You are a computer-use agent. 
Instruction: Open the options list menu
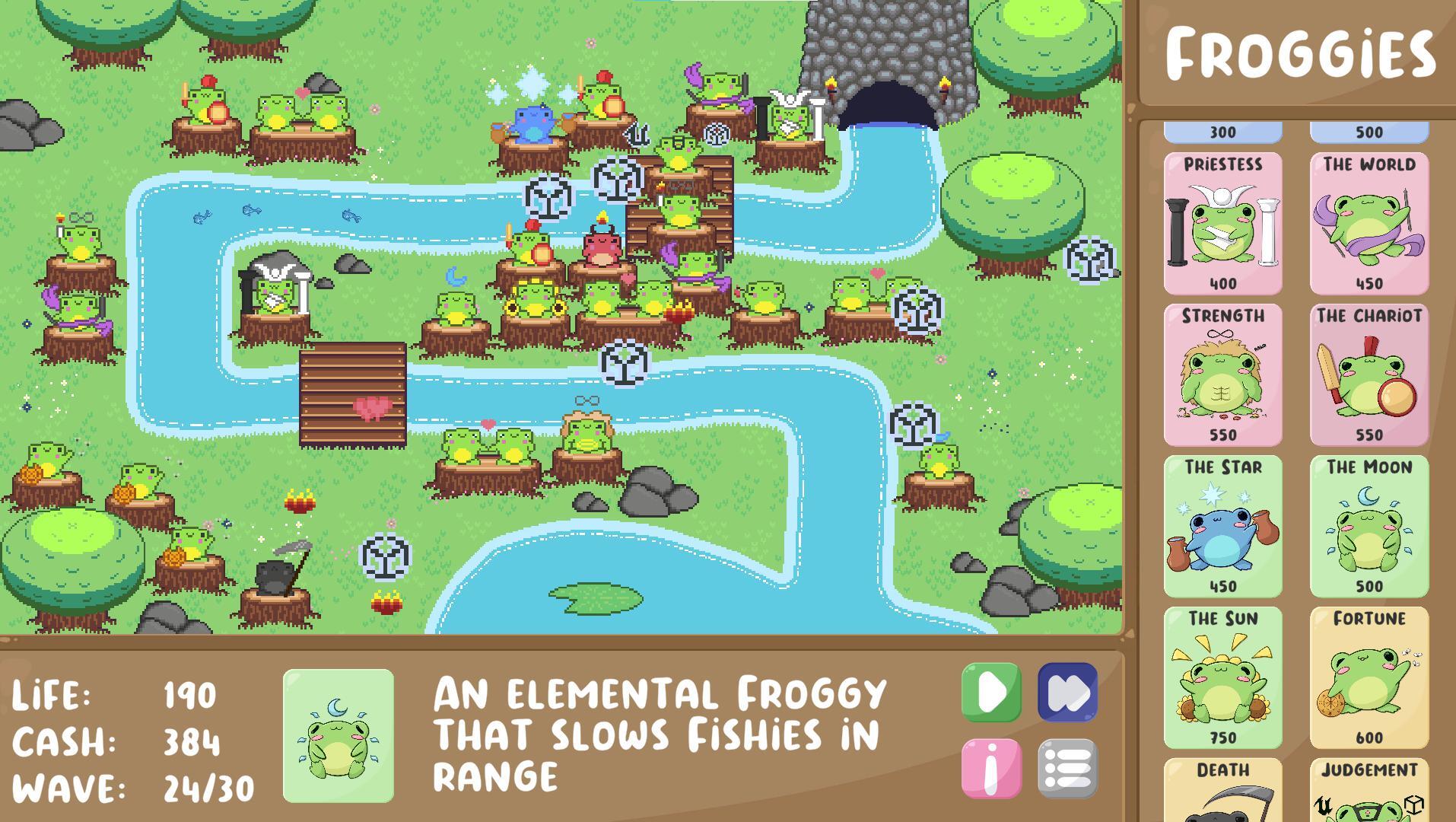[x=1068, y=769]
